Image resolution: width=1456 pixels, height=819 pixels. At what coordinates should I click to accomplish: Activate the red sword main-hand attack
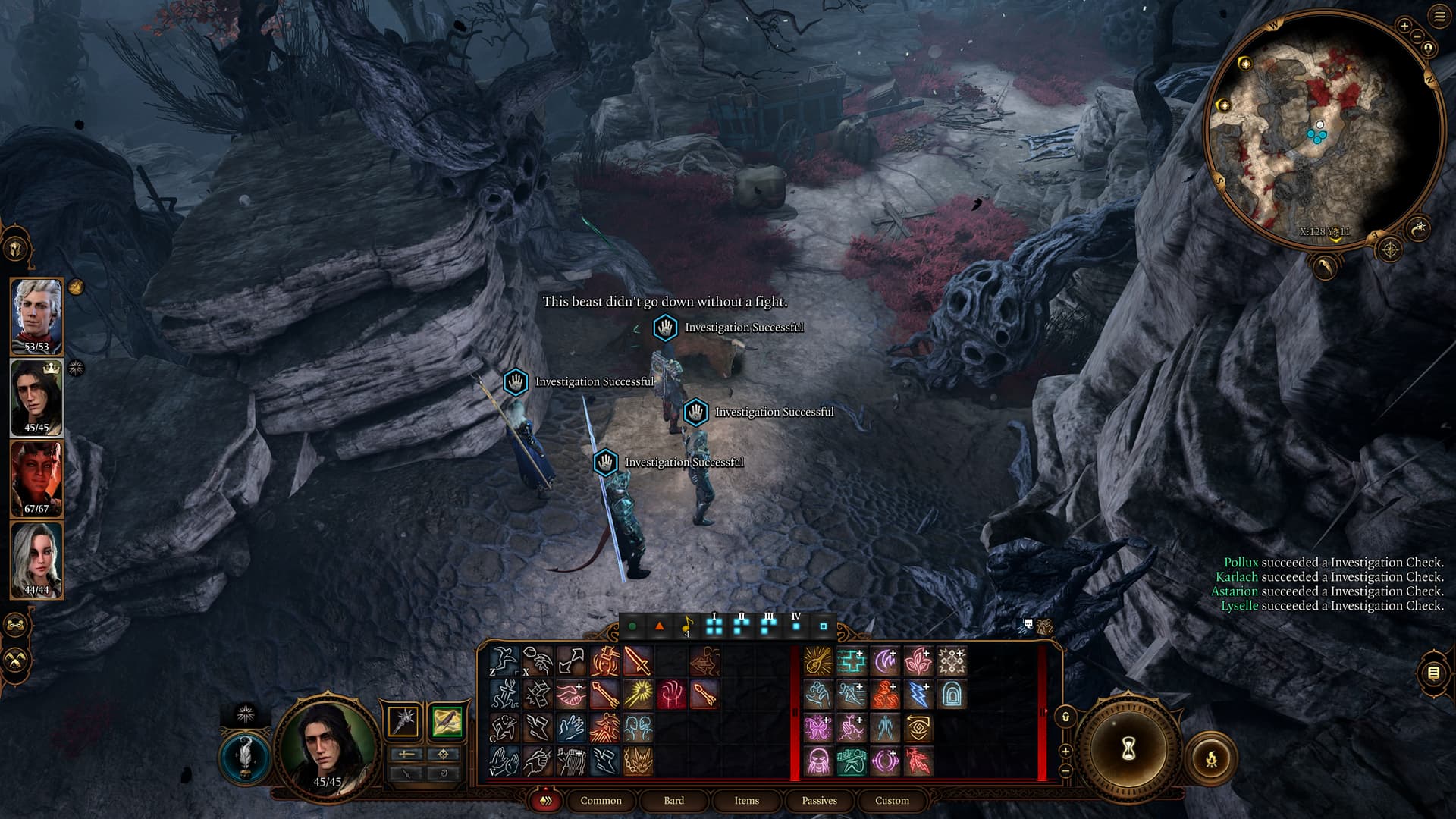(638, 661)
